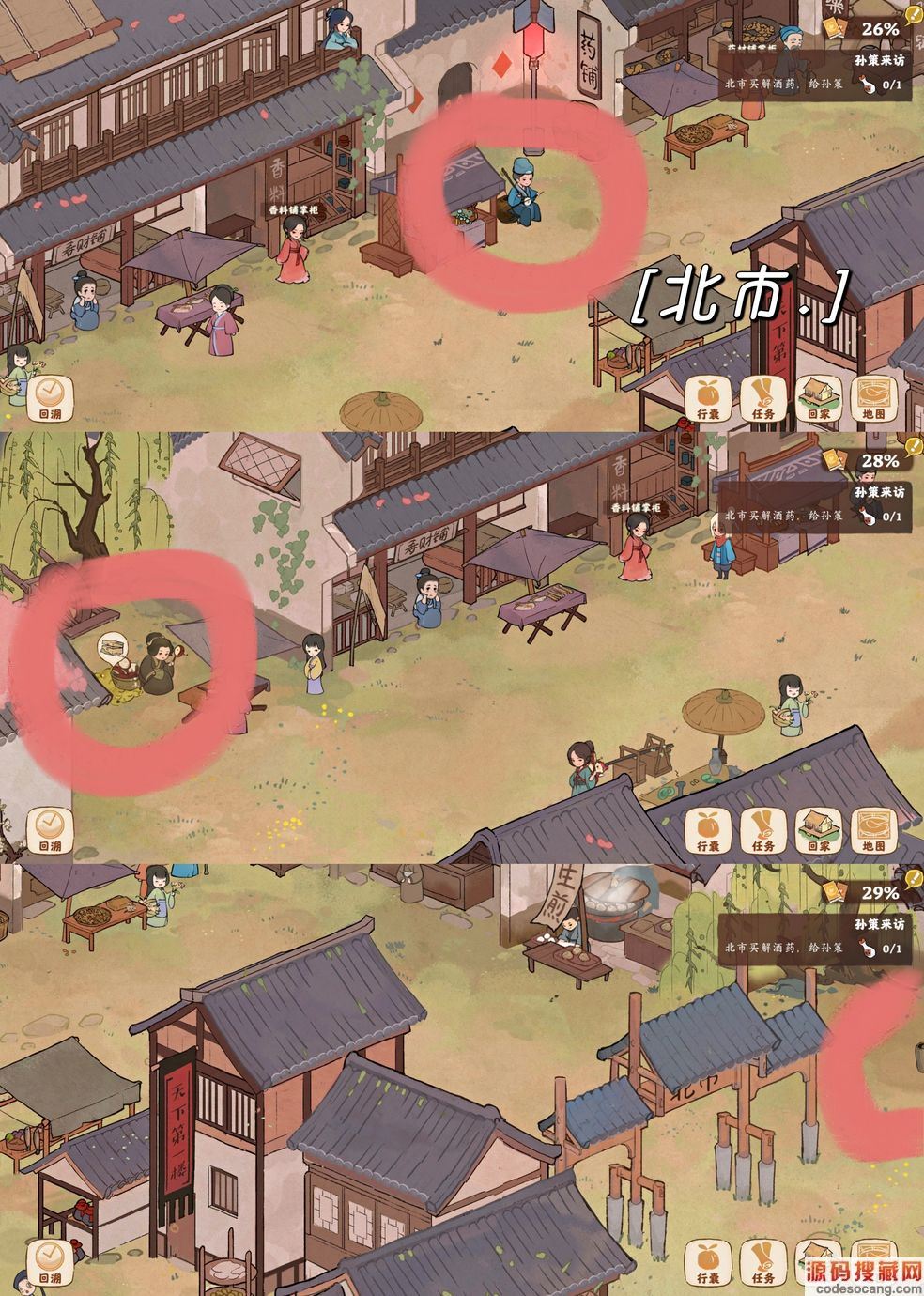Choose the 回家 home button in the top screenshot

click(817, 397)
